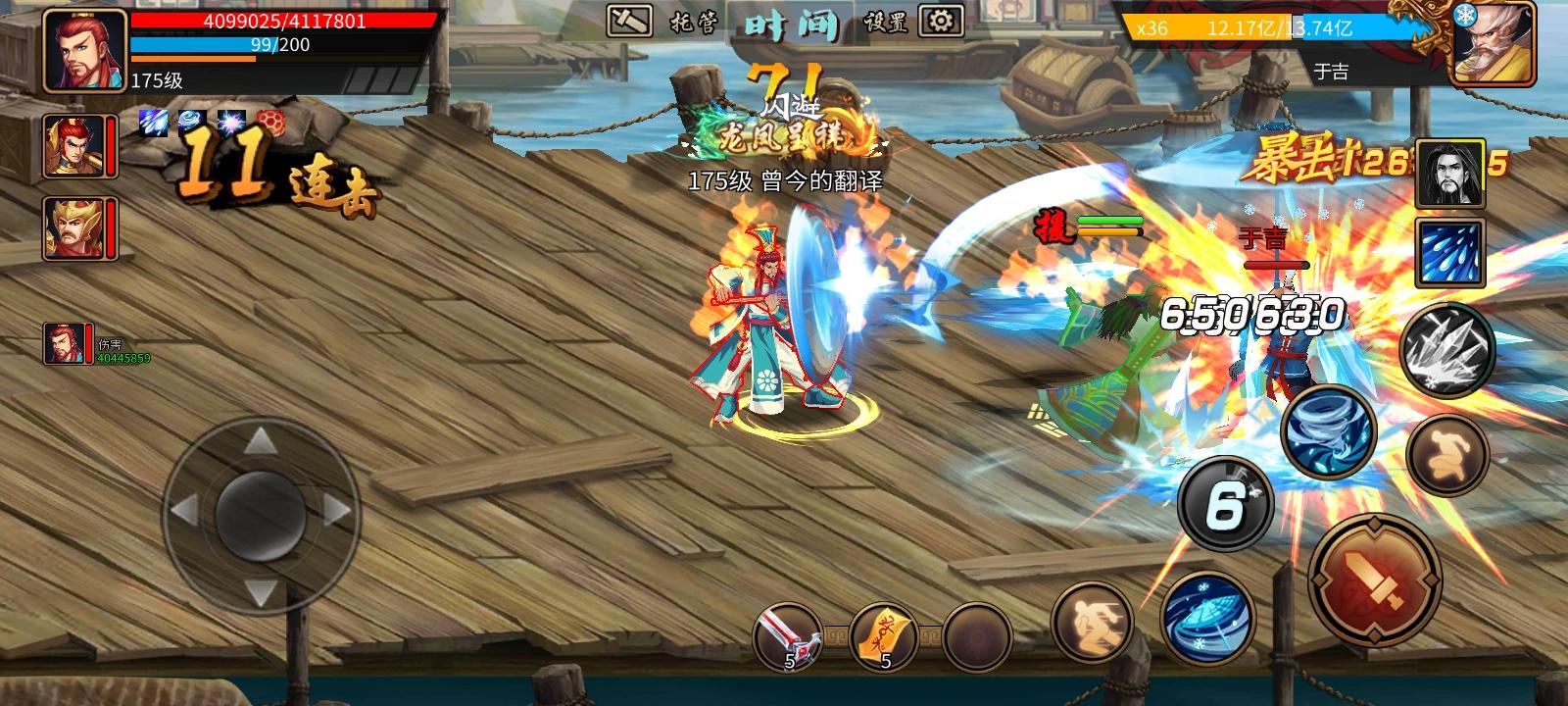Screen dimensions: 1568x706
Task: Use the yellow talisman item with 5 count
Action: tap(884, 635)
